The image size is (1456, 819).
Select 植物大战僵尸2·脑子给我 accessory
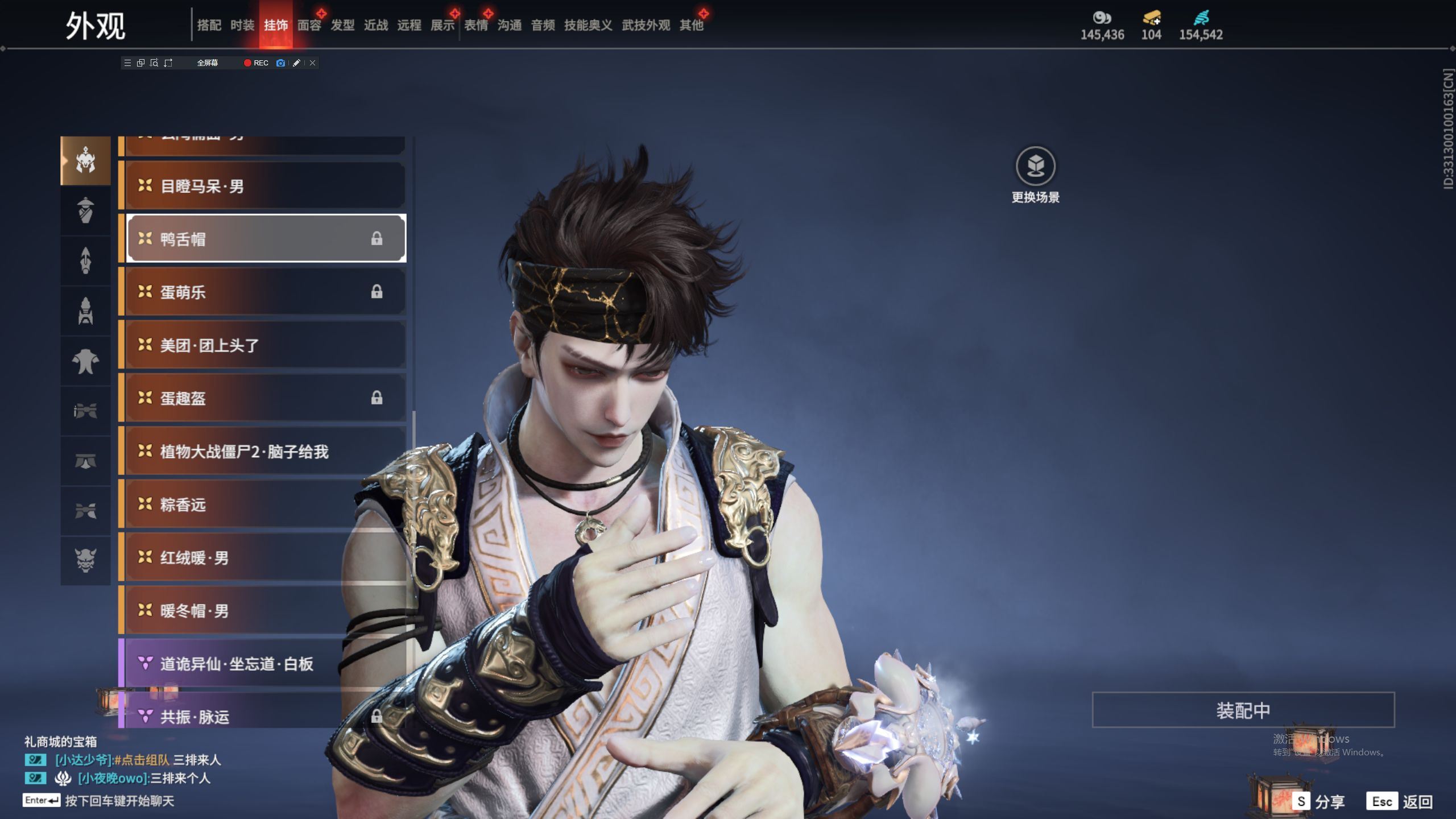(x=266, y=451)
